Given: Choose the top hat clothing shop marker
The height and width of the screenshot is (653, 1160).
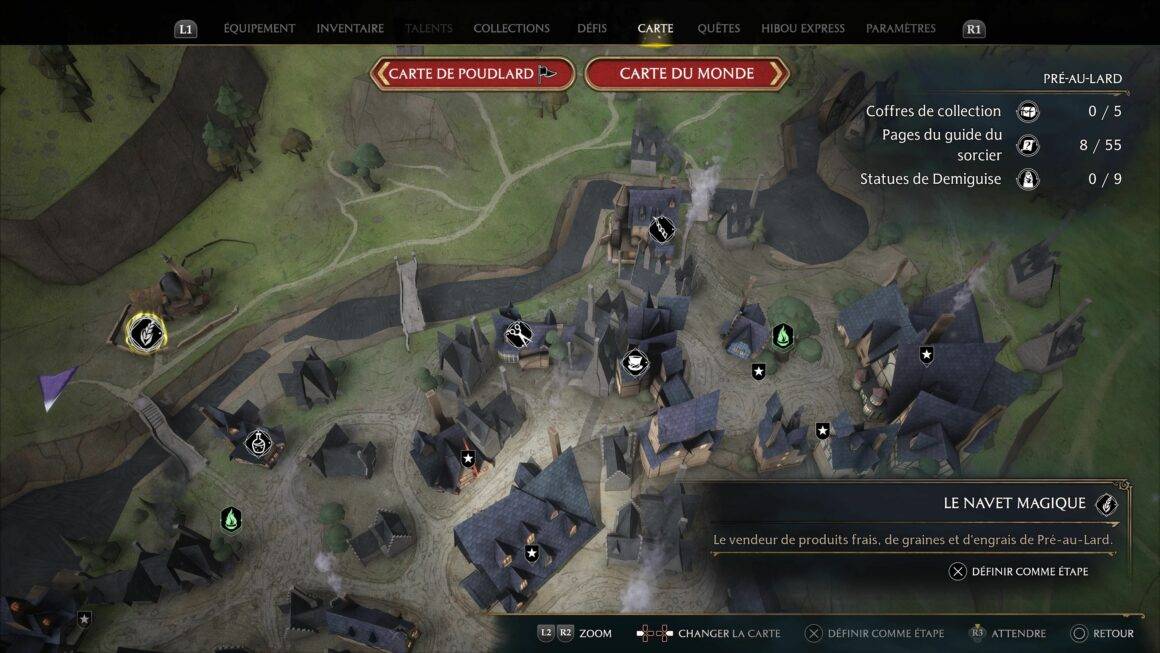Looking at the screenshot, I should (634, 362).
